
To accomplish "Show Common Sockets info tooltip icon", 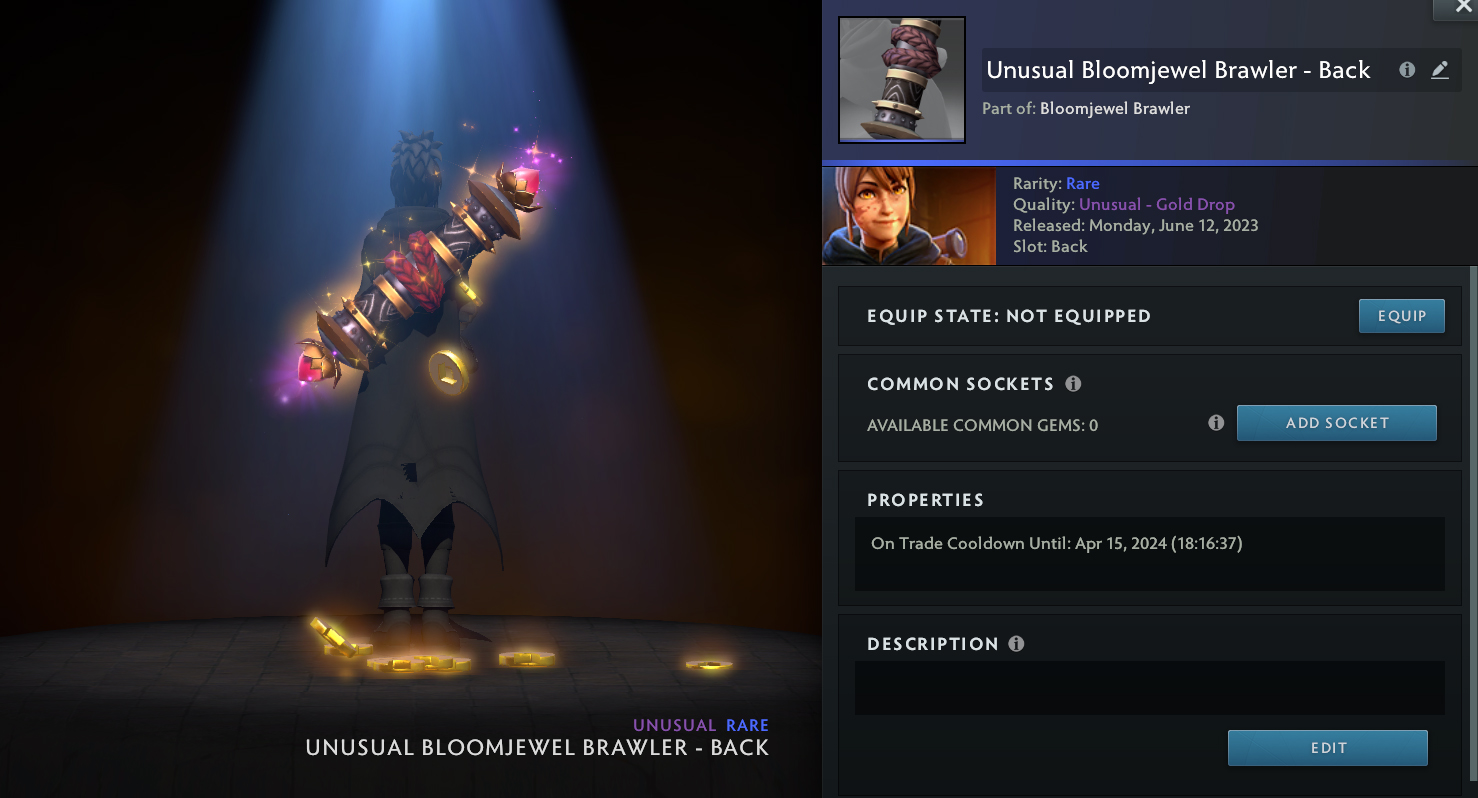I will point(1073,384).
